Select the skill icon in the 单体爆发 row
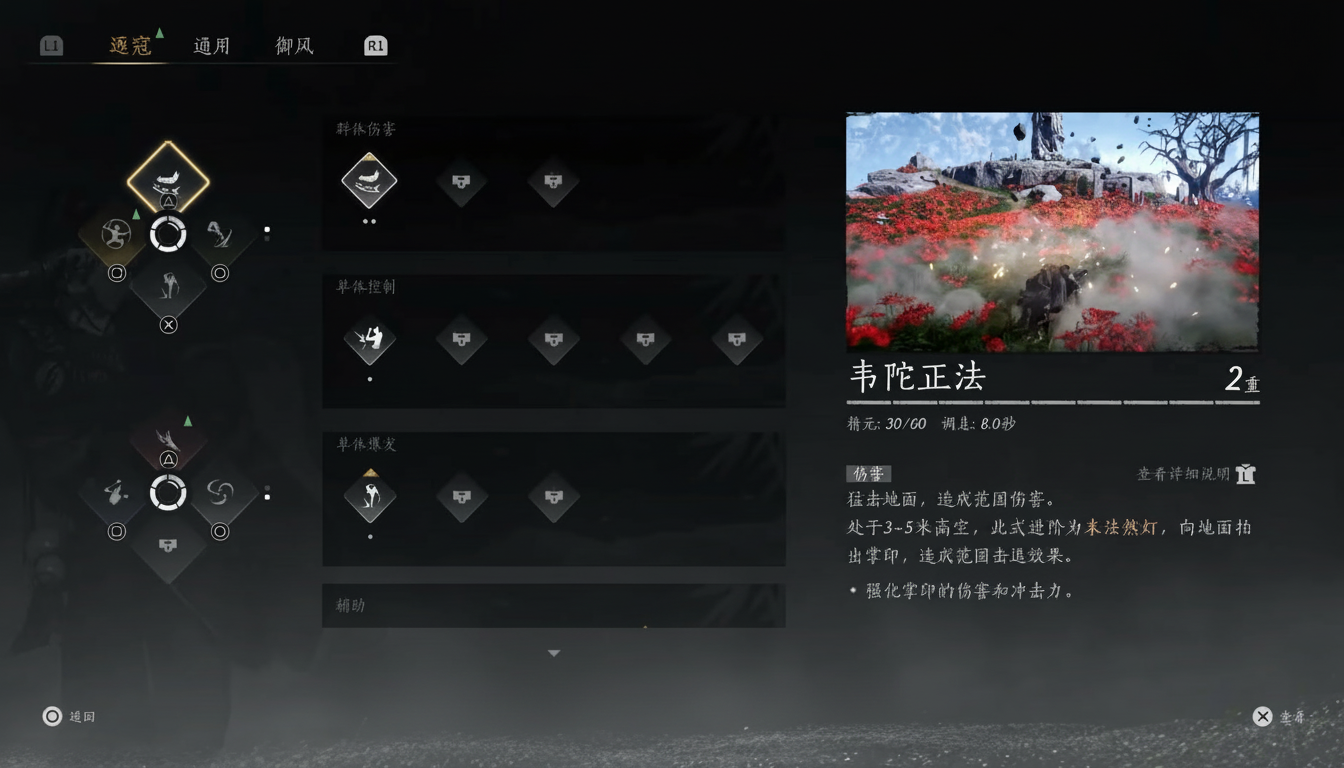 [370, 497]
